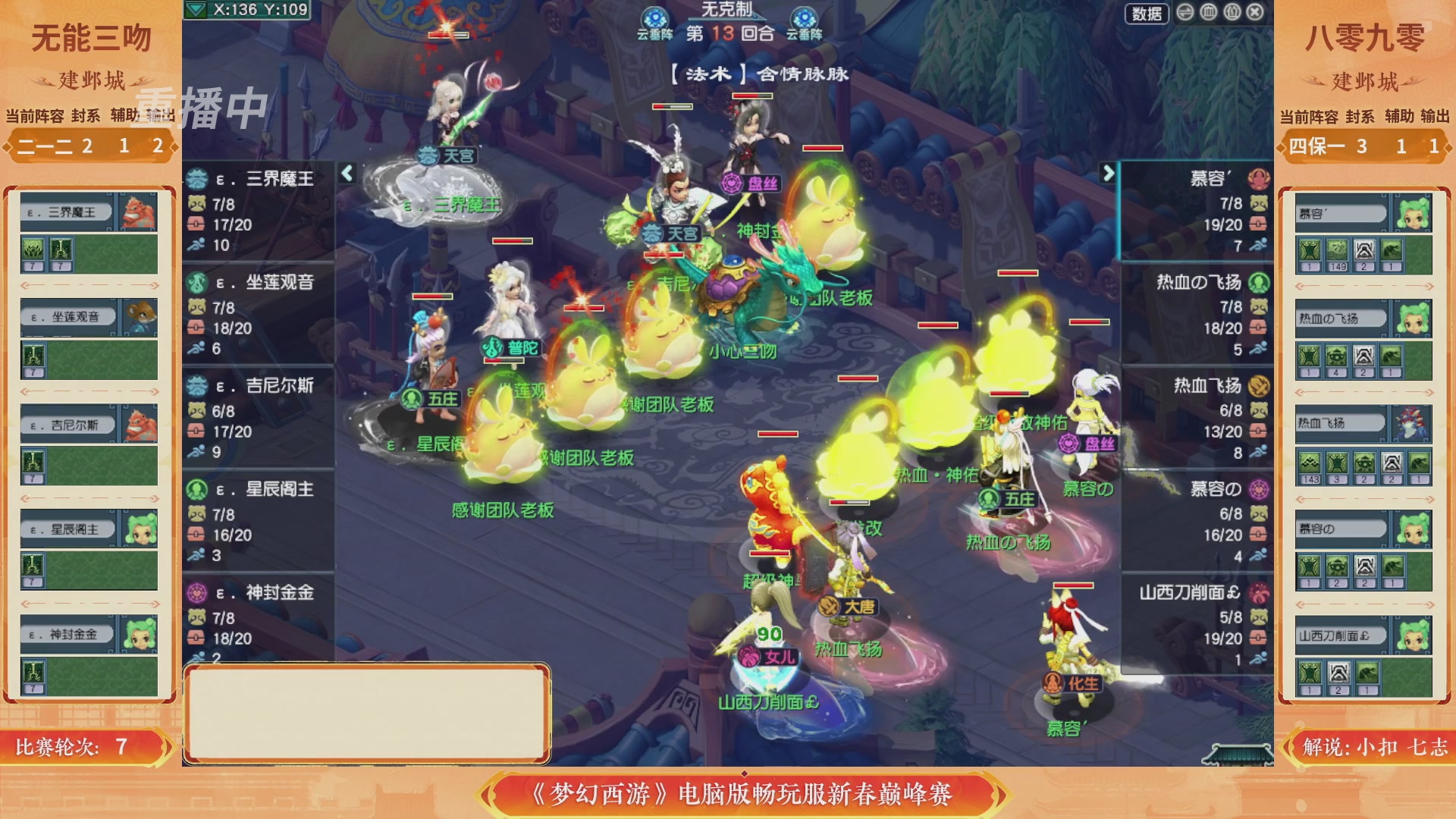The image size is (1456, 819).
Task: Toggle the vertical-bars circle icon in top-right cluster
Action: coord(1209,13)
